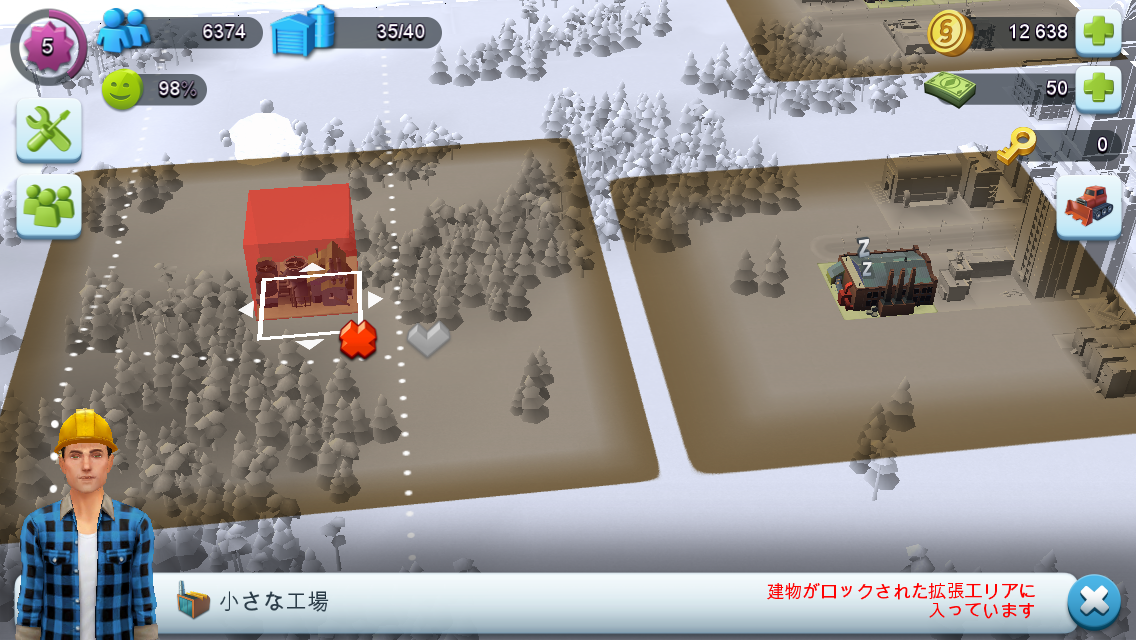
Task: Confirm placement with the grey checkmark
Action: click(428, 339)
